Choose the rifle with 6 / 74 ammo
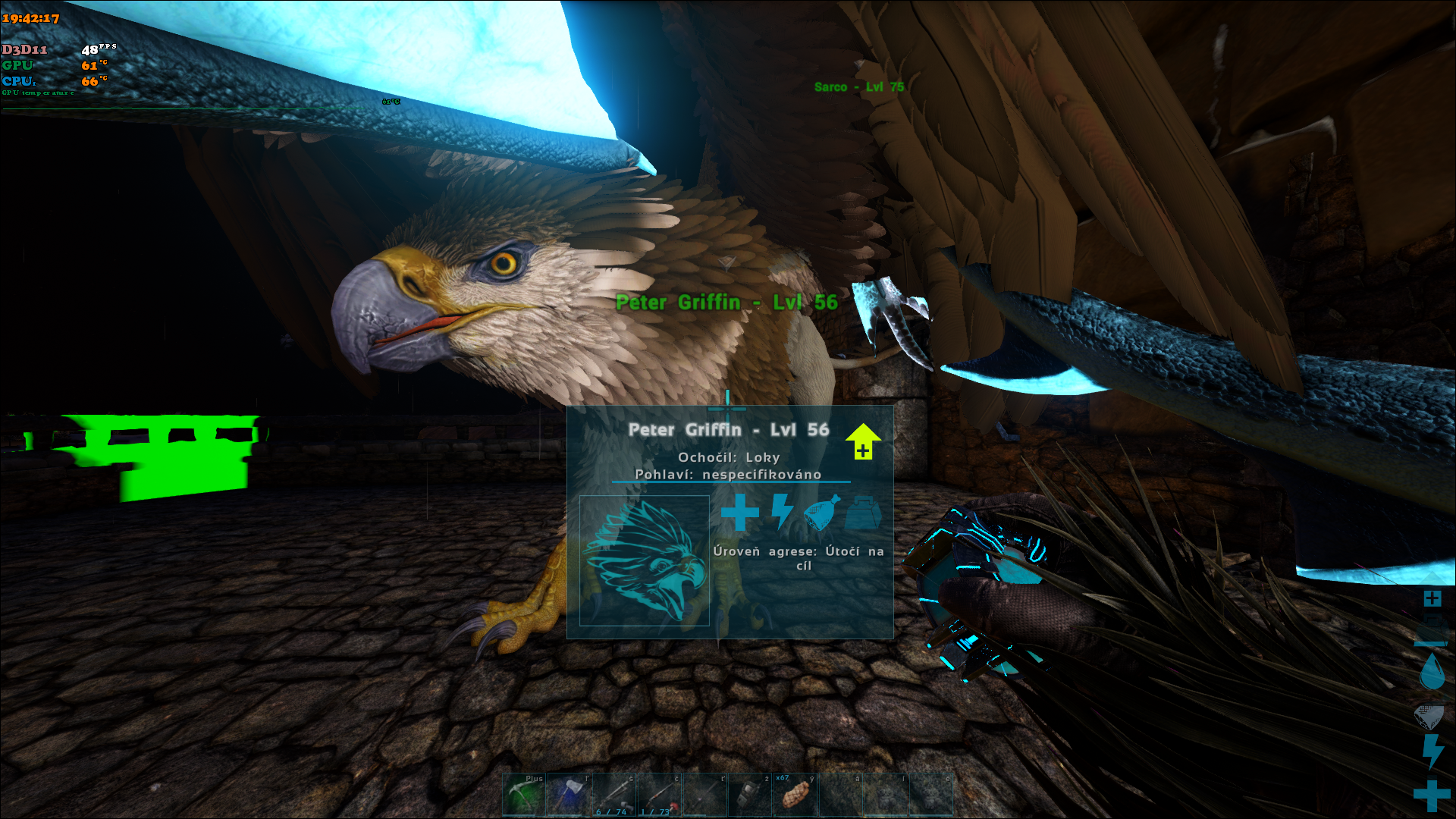Image resolution: width=1456 pixels, height=819 pixels. [x=615, y=795]
